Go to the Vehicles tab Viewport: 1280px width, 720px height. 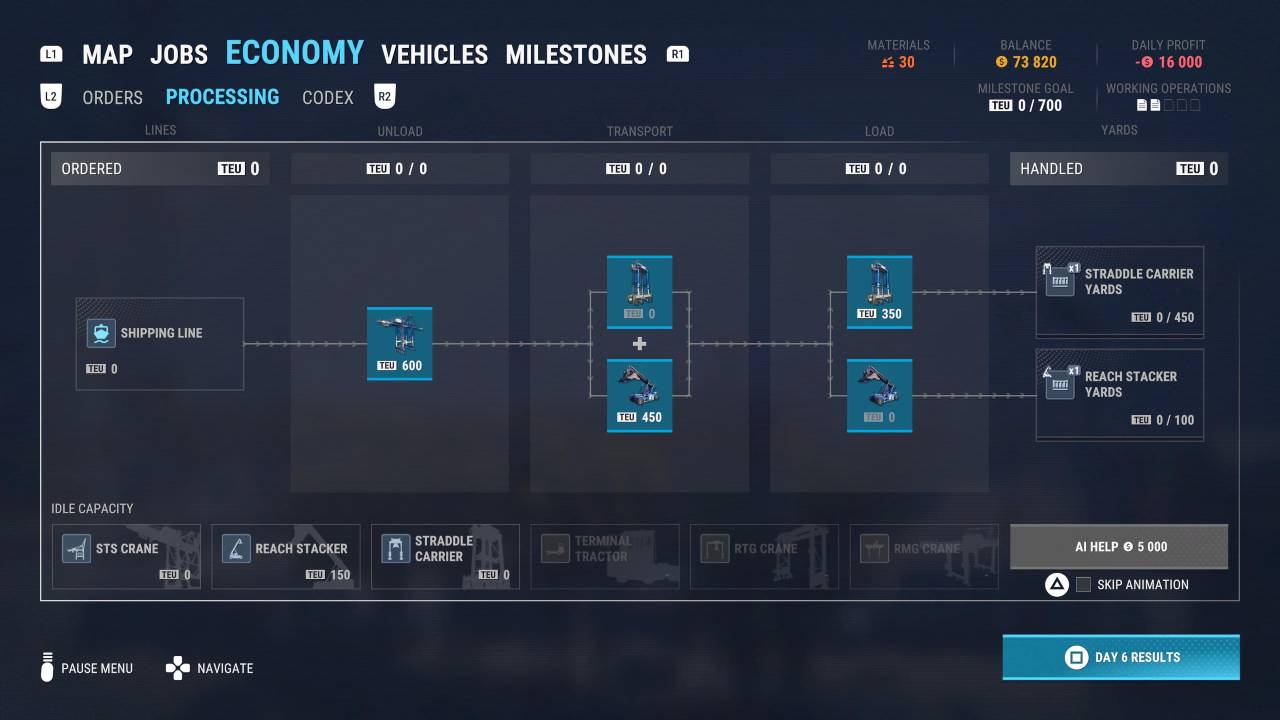point(434,54)
